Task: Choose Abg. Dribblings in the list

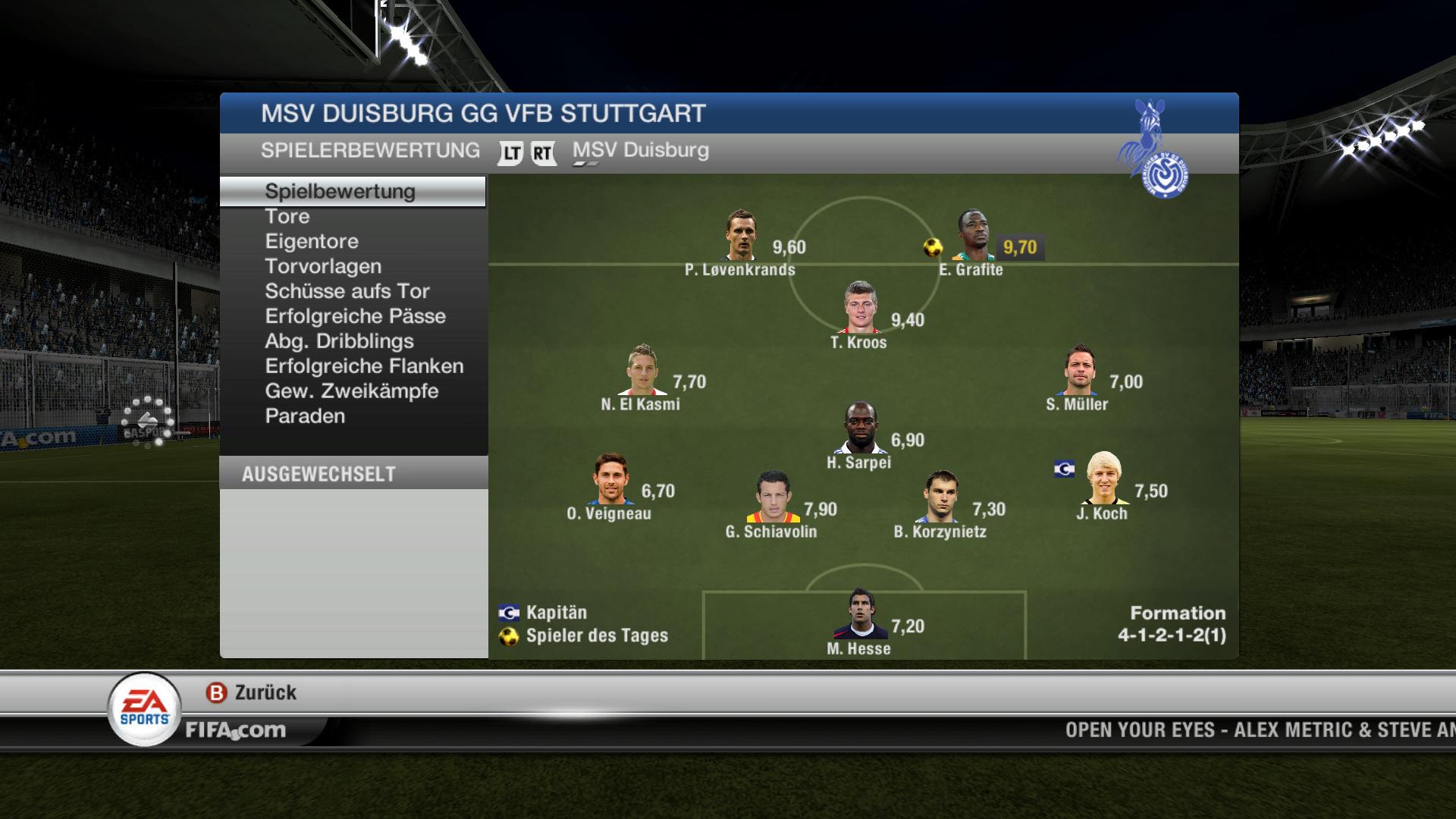Action: 339,342
